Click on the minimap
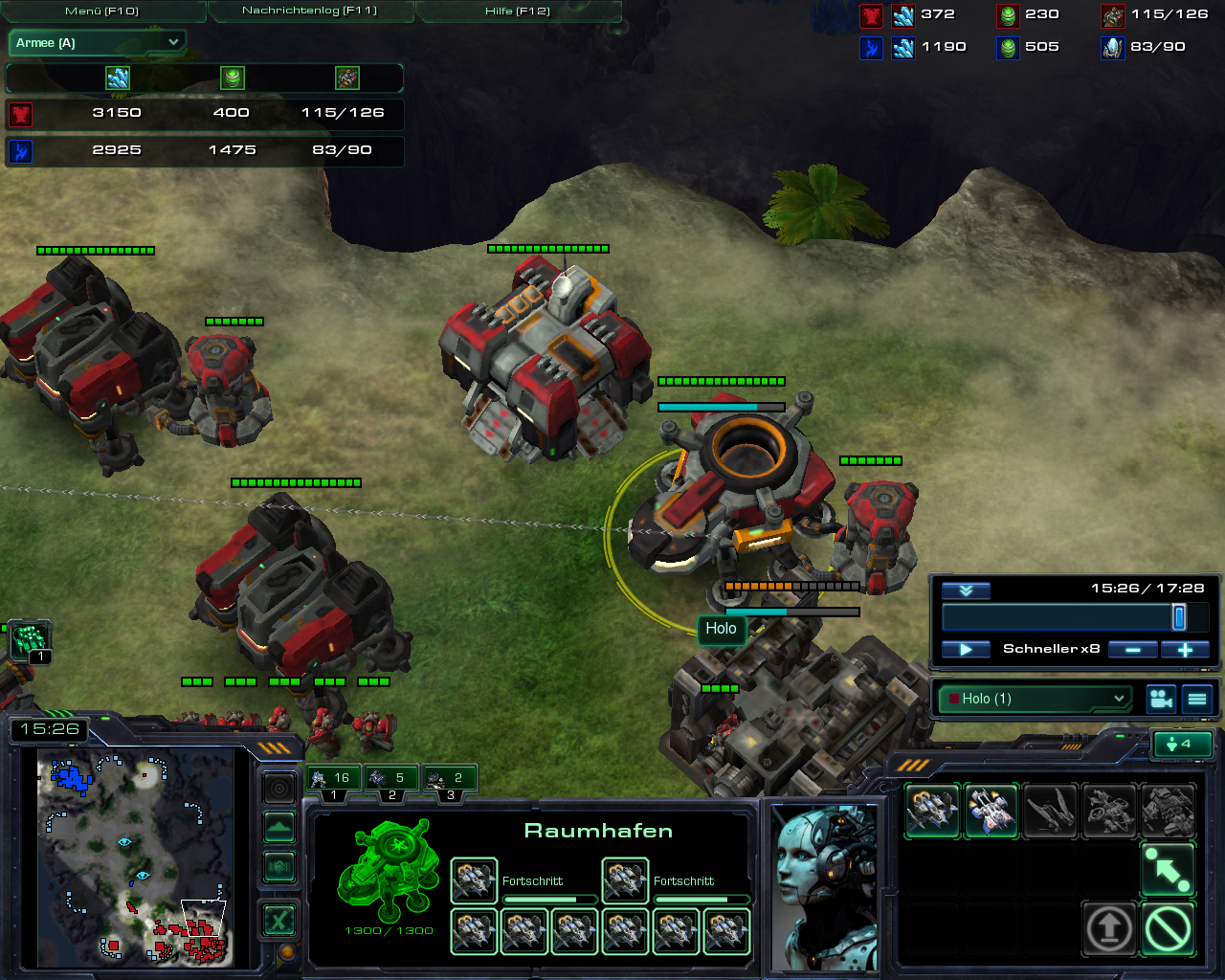Screen dimensions: 1225x980 tap(134, 857)
